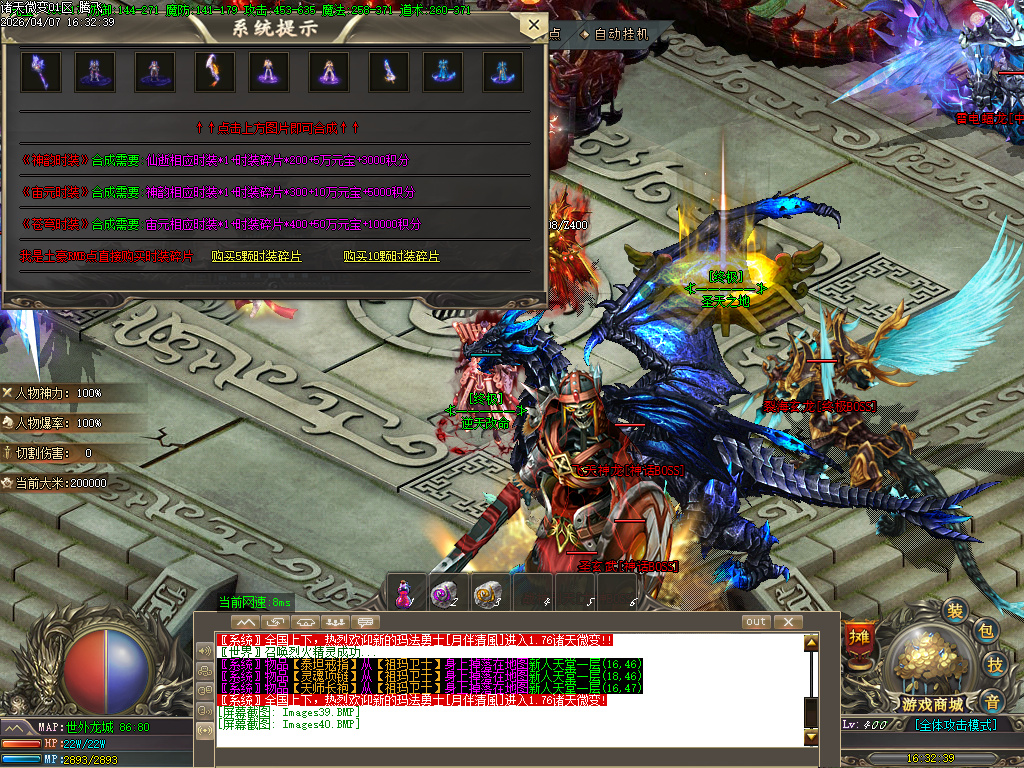This screenshot has height=768, width=1024.
Task: Use the red potion hotbar slot
Action: (x=404, y=594)
